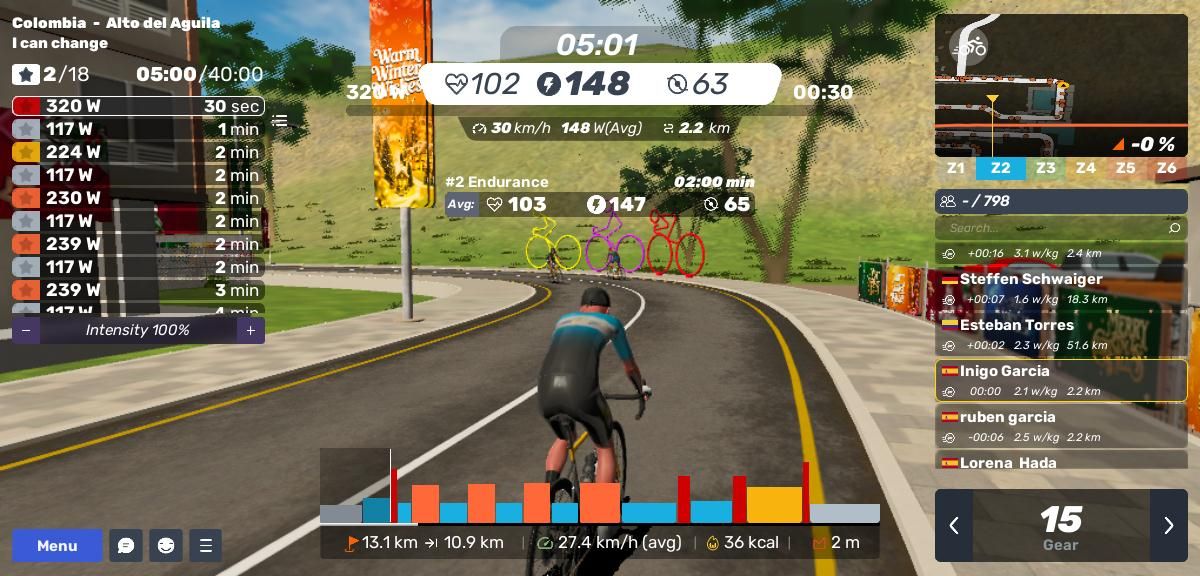The height and width of the screenshot is (576, 1200).
Task: Select the 224 W yellow interval row
Action: tap(137, 152)
